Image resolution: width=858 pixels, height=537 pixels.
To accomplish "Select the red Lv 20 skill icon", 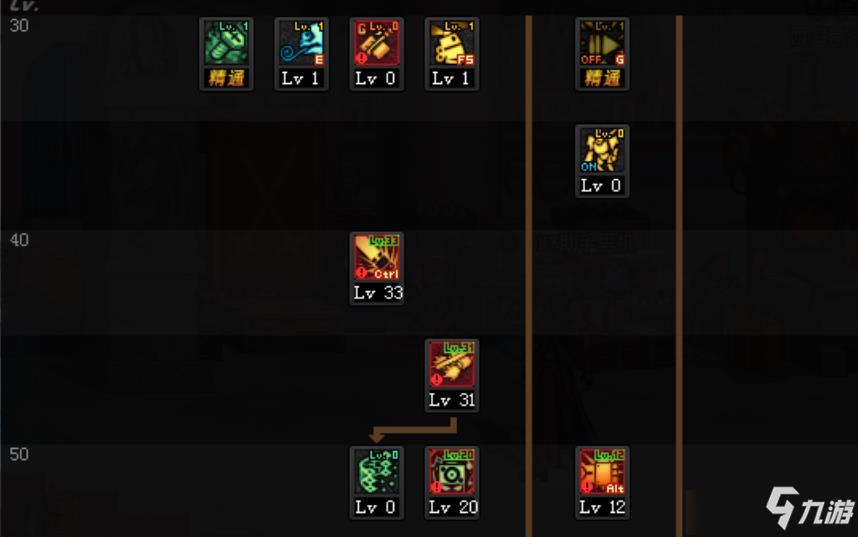I will click(x=452, y=472).
